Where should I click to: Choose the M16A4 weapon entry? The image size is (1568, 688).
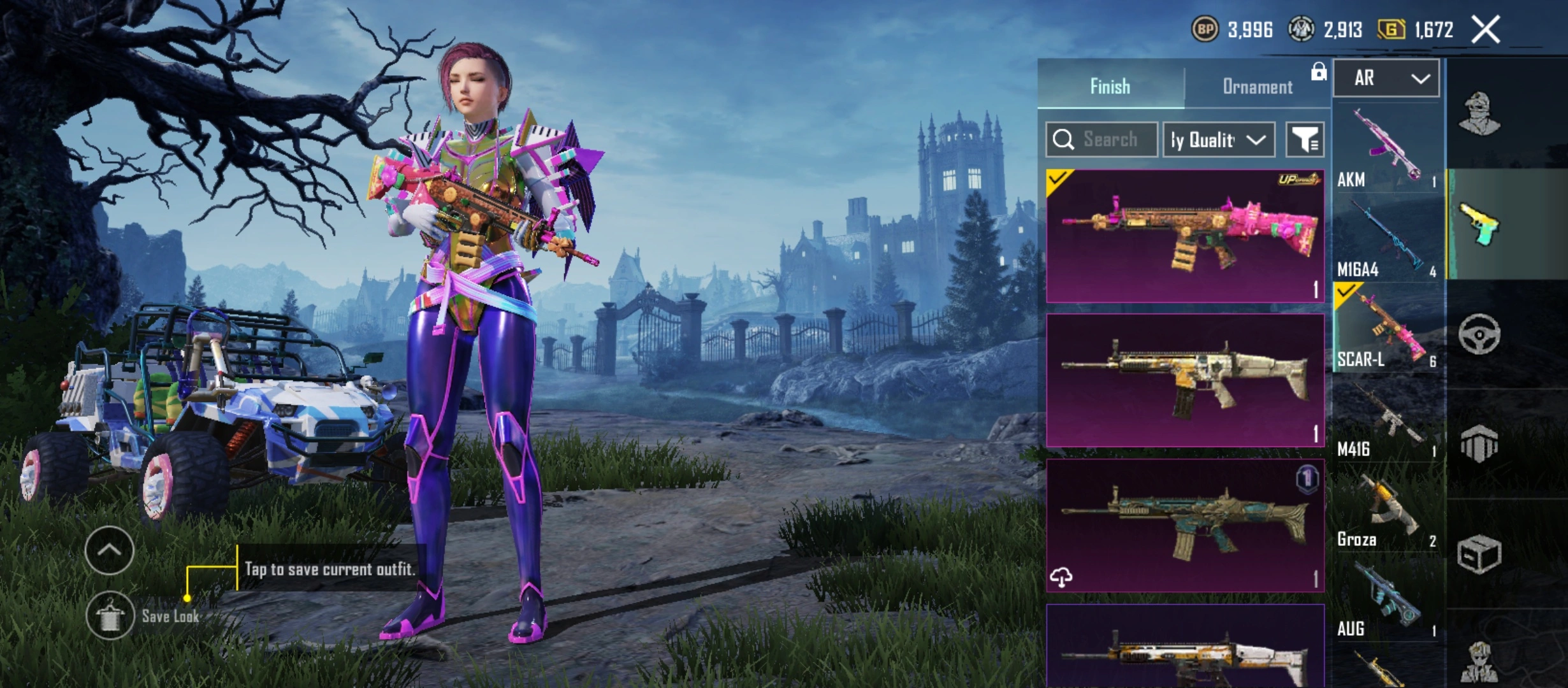point(1387,240)
